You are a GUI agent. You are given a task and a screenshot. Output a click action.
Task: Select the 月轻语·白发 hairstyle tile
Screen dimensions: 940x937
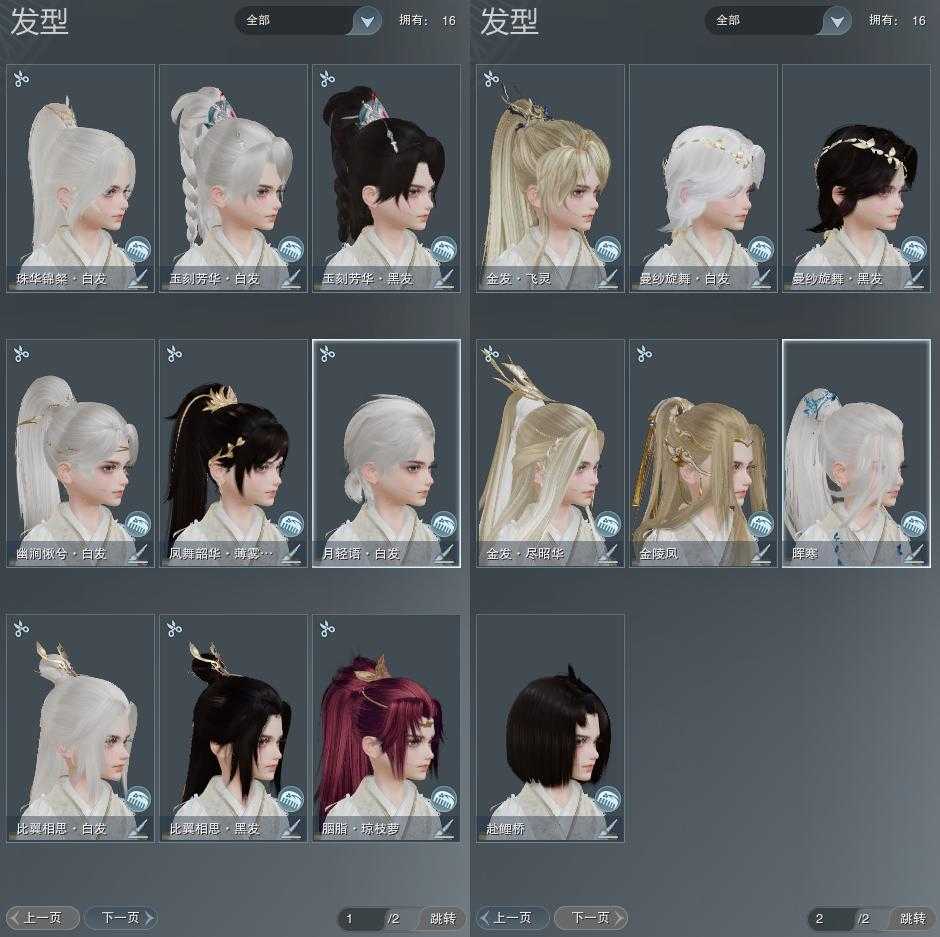(x=386, y=453)
